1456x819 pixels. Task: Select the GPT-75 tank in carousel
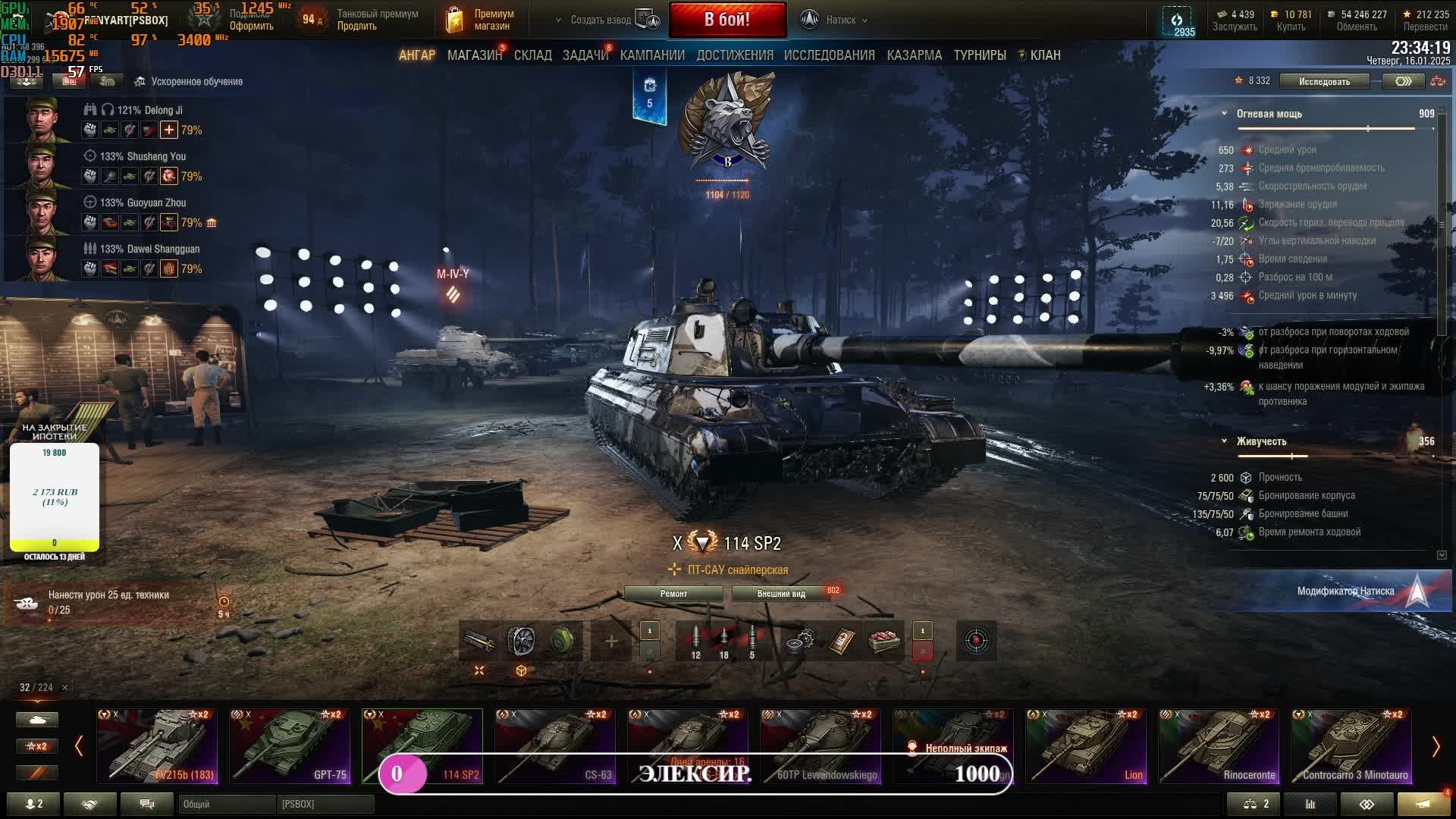[x=289, y=745]
